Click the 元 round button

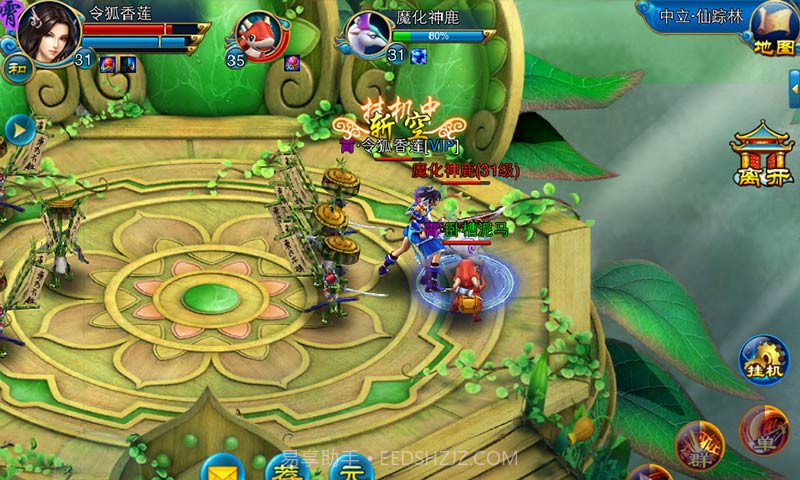(350, 468)
